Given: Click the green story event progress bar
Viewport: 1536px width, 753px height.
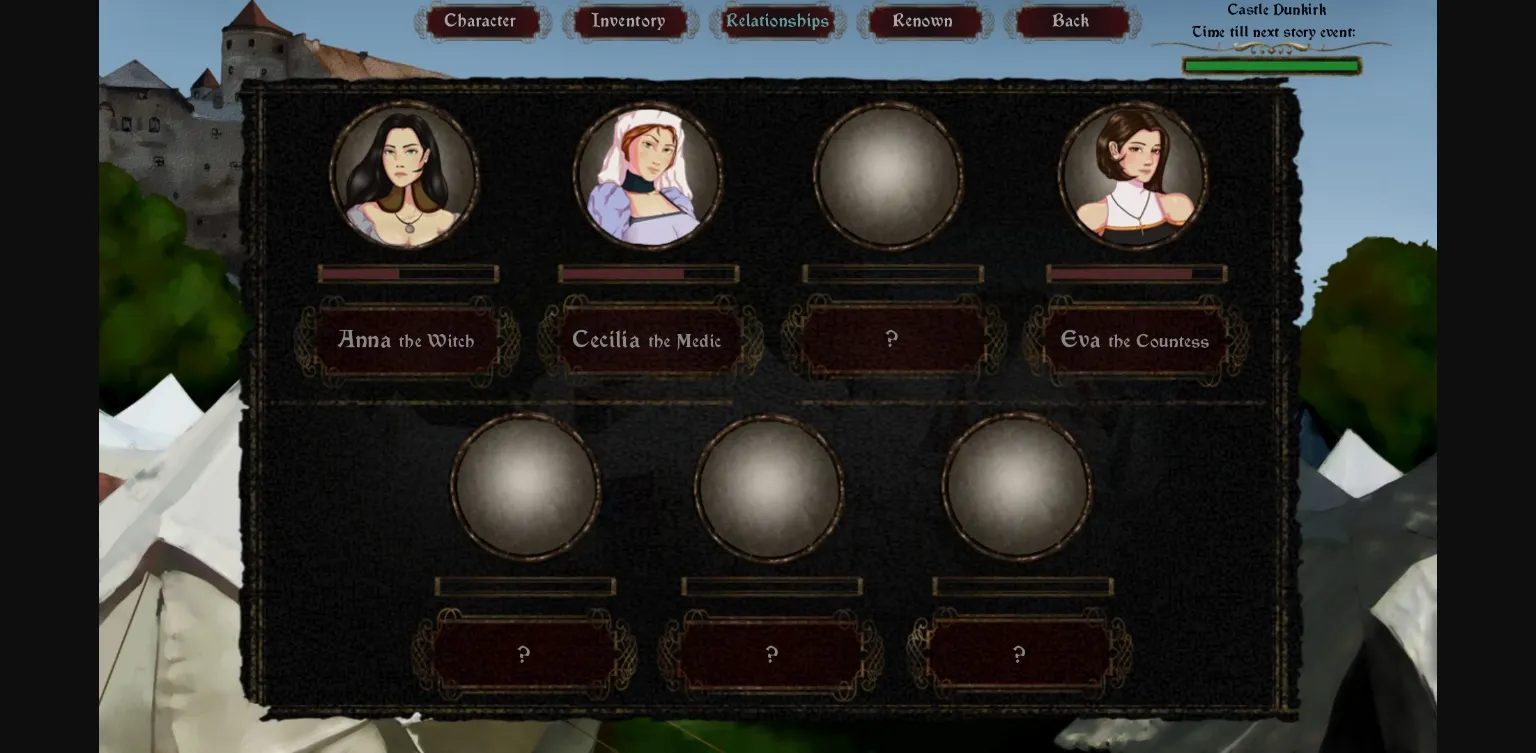Looking at the screenshot, I should pos(1271,65).
